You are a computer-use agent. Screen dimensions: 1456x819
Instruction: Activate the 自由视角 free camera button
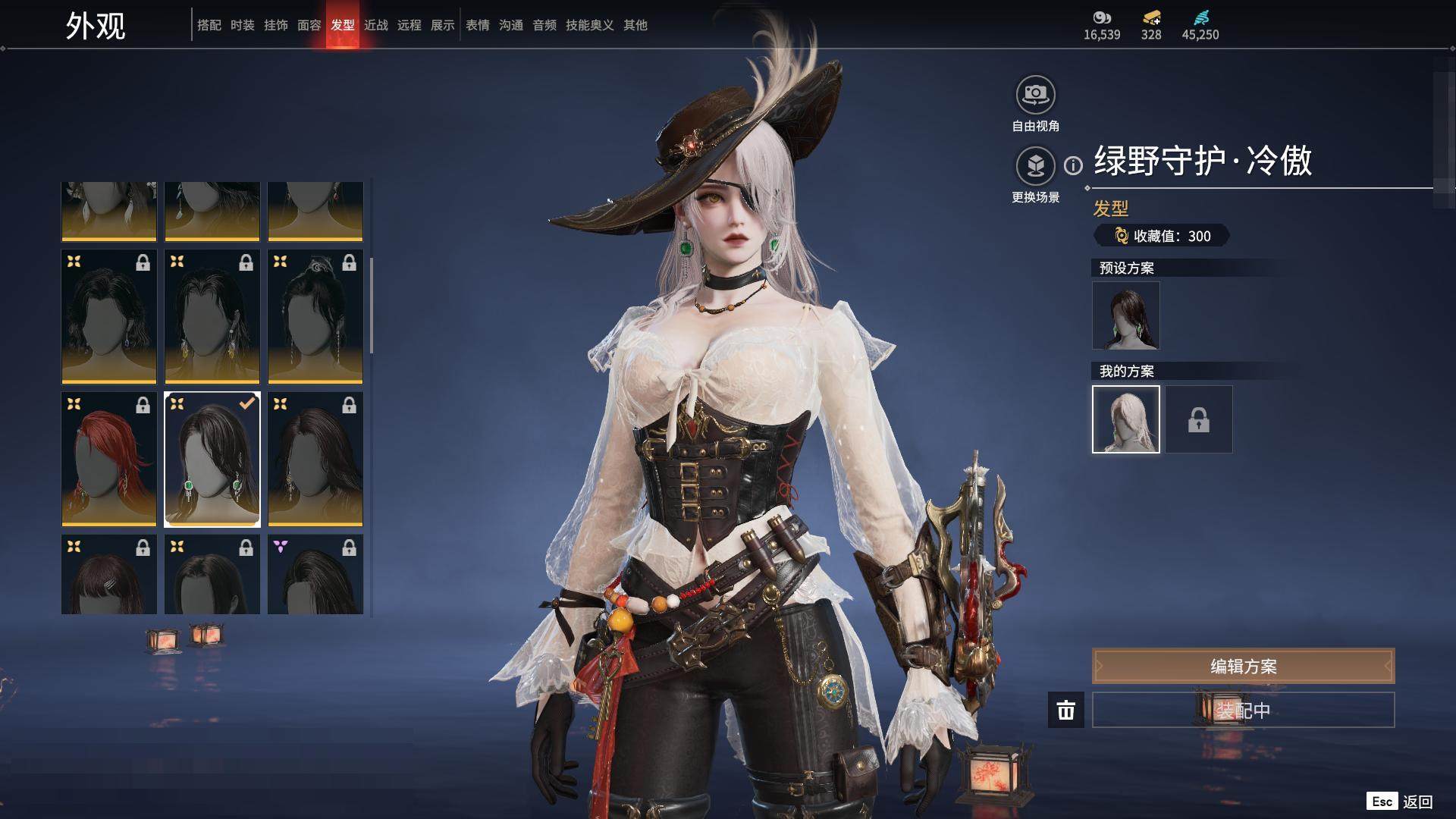(1035, 96)
